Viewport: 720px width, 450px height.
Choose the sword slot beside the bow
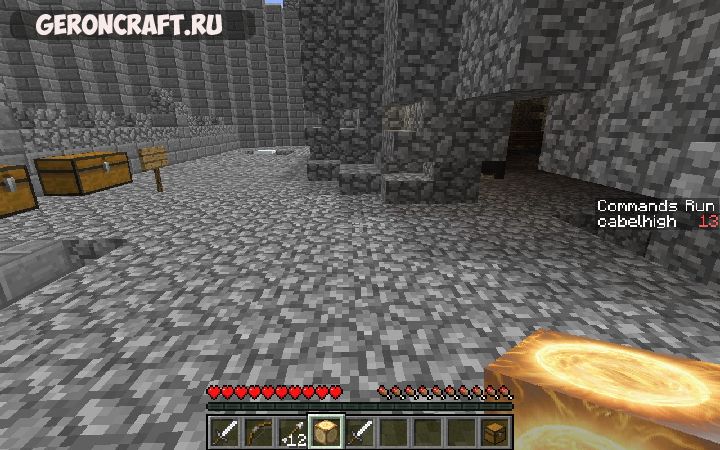pyautogui.click(x=226, y=432)
